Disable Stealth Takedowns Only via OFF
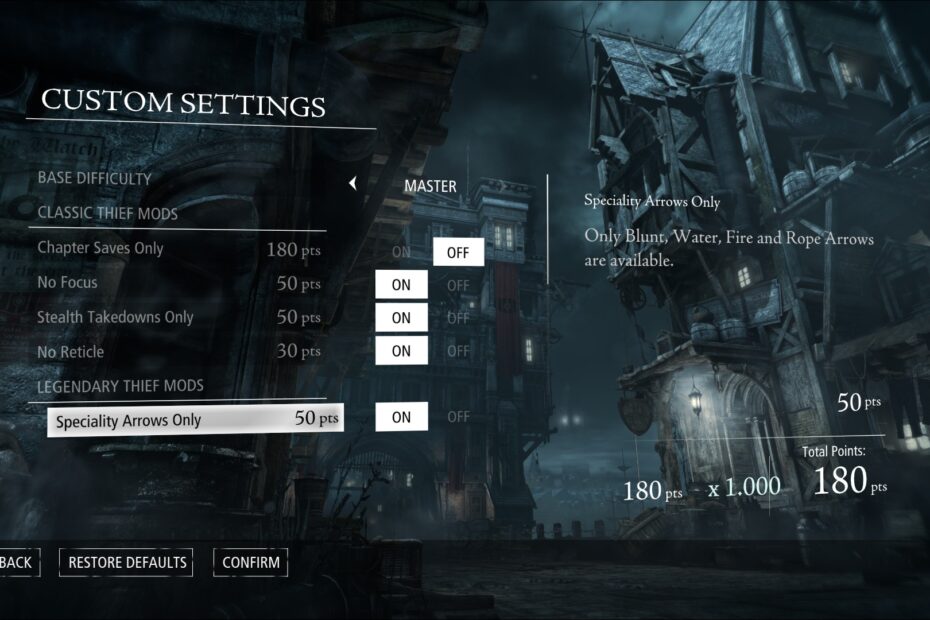 [x=458, y=318]
